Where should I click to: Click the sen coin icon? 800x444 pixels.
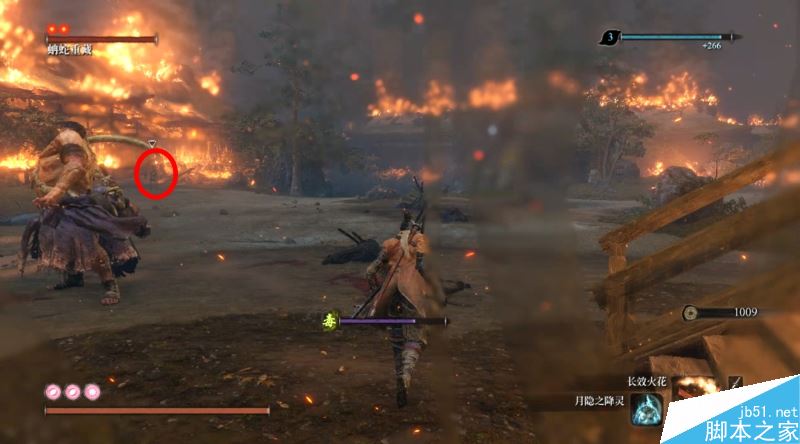click(x=690, y=313)
